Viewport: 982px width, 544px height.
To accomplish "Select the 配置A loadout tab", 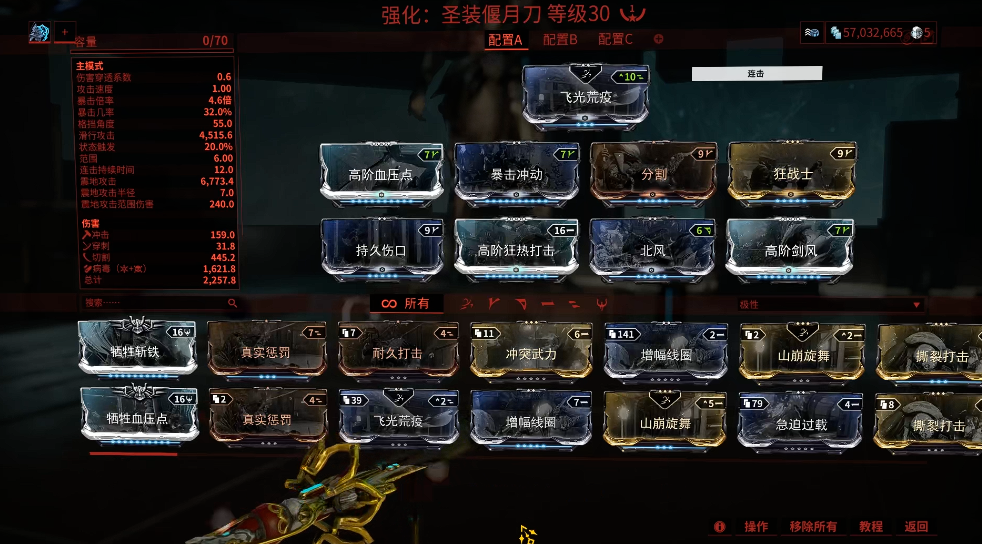I will [x=505, y=39].
